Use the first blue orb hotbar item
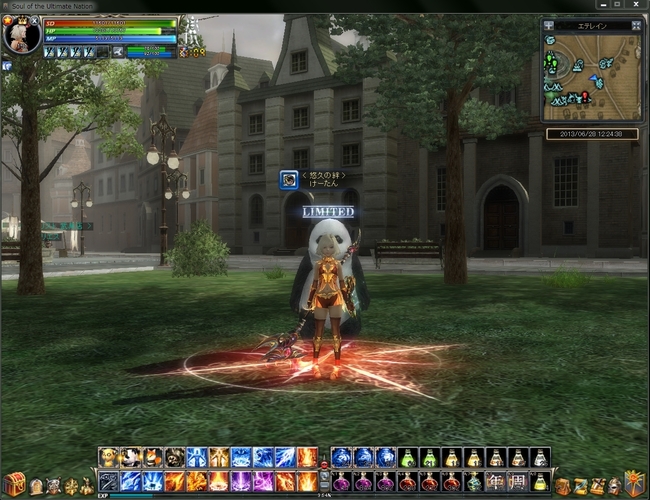Screen dimensions: 650x500 pyautogui.click(x=341, y=458)
